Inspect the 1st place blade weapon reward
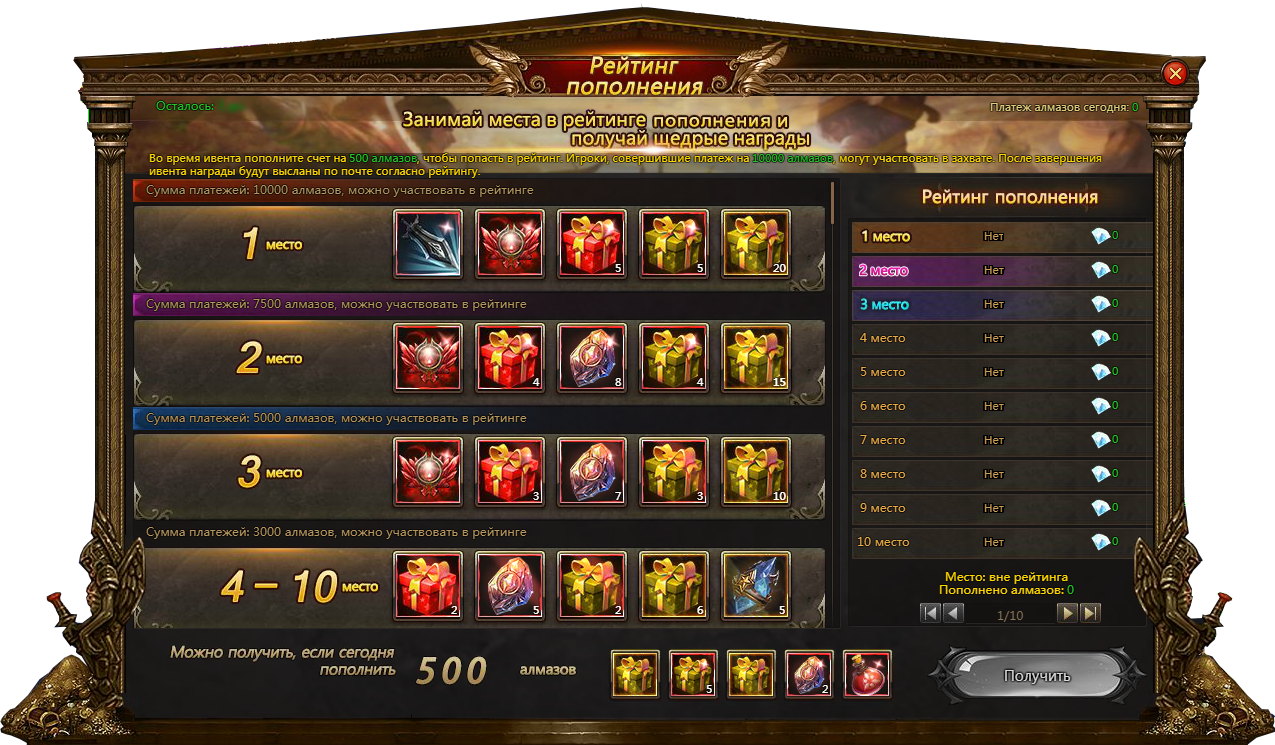 pyautogui.click(x=428, y=243)
